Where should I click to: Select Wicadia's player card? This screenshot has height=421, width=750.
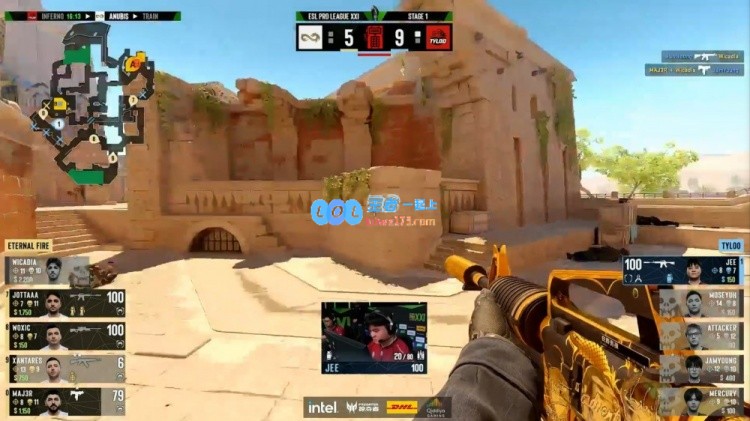pyautogui.click(x=64, y=270)
